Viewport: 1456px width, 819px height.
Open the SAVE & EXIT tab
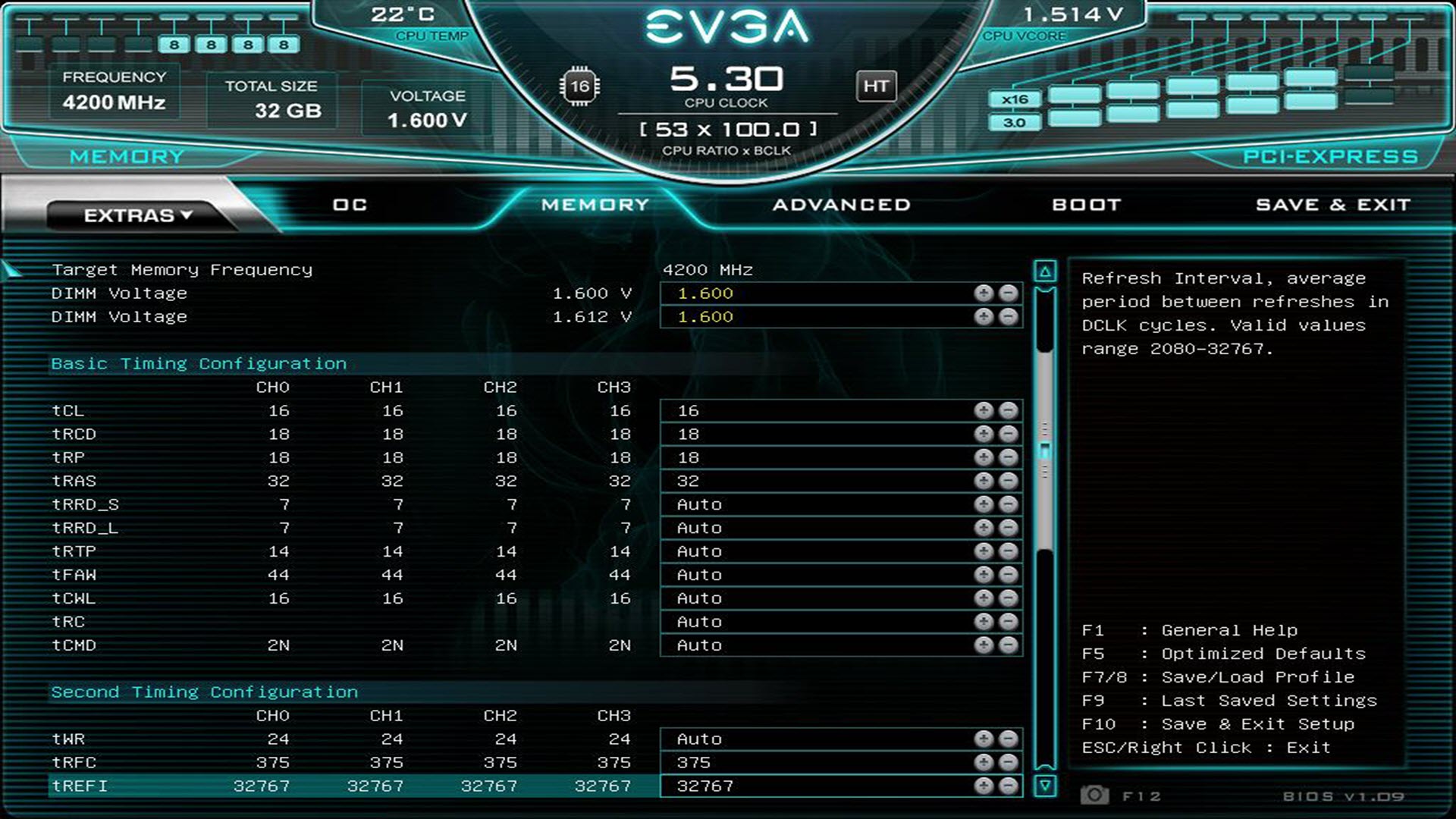(x=1333, y=205)
